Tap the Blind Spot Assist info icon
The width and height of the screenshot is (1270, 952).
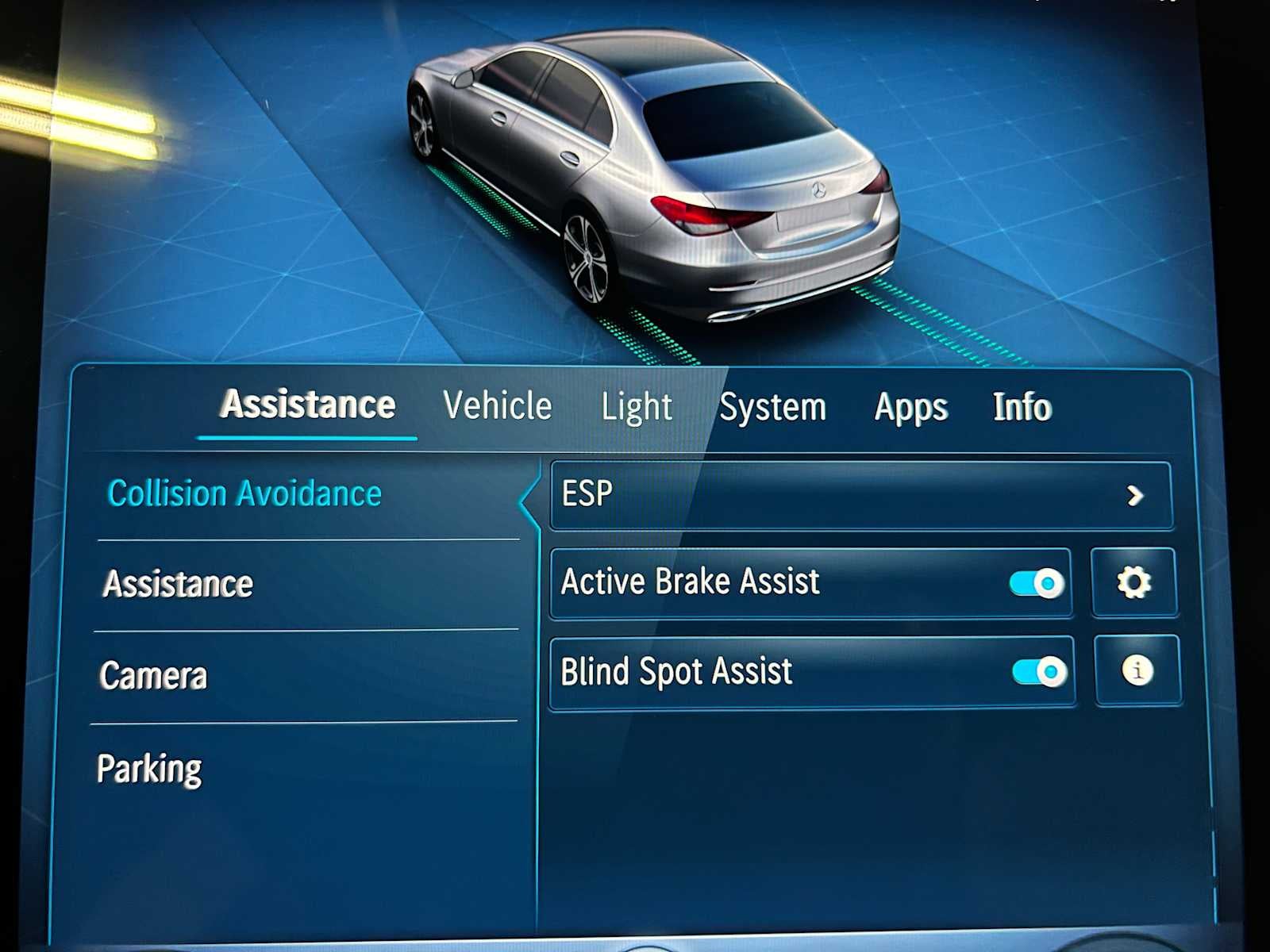pyautogui.click(x=1137, y=670)
